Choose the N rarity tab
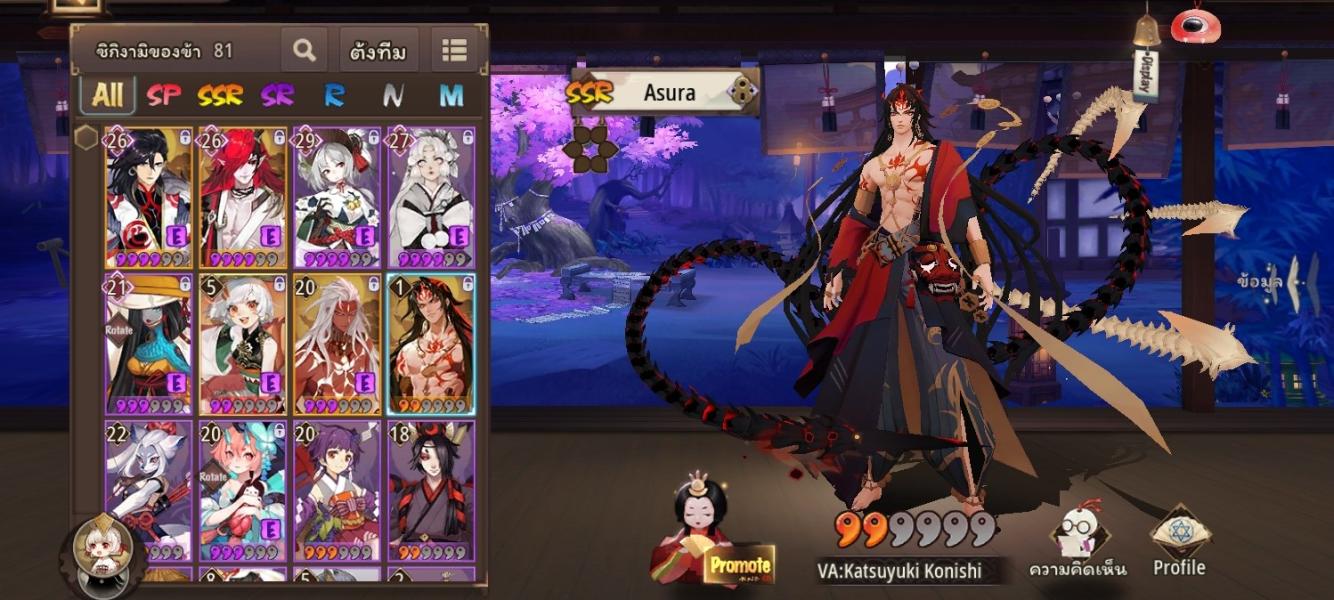 [x=393, y=95]
